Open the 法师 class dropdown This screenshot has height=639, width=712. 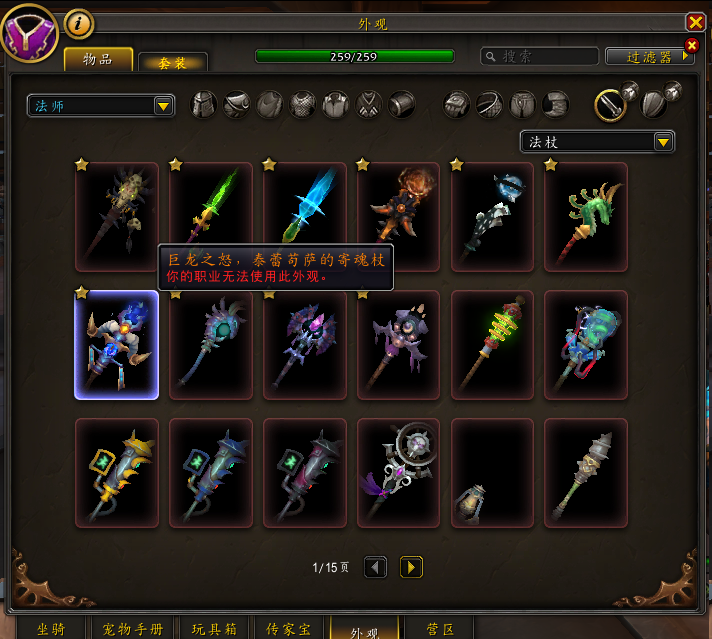(x=101, y=105)
